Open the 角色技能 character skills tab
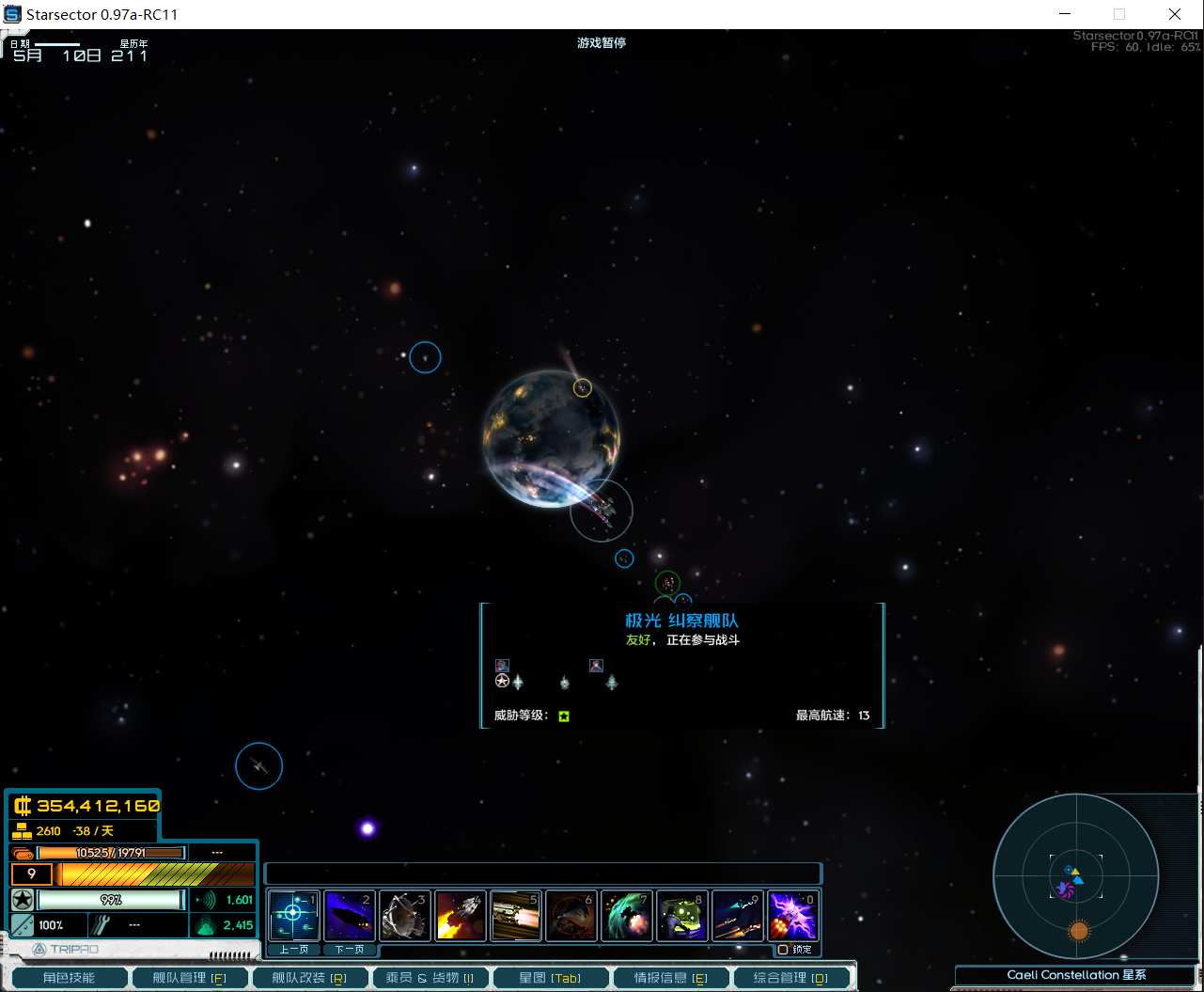1204x992 pixels. tap(69, 978)
